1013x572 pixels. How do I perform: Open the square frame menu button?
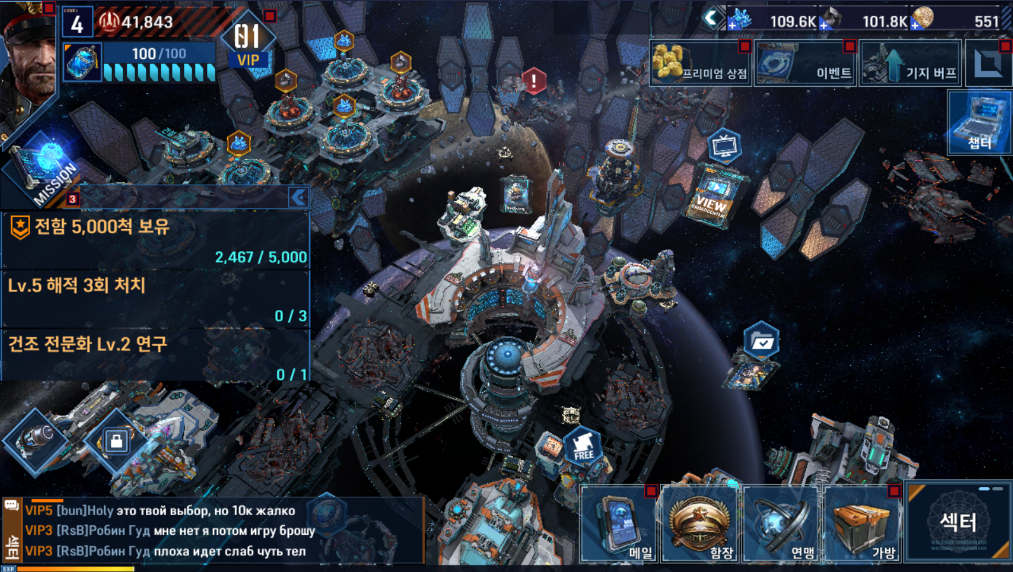point(989,63)
